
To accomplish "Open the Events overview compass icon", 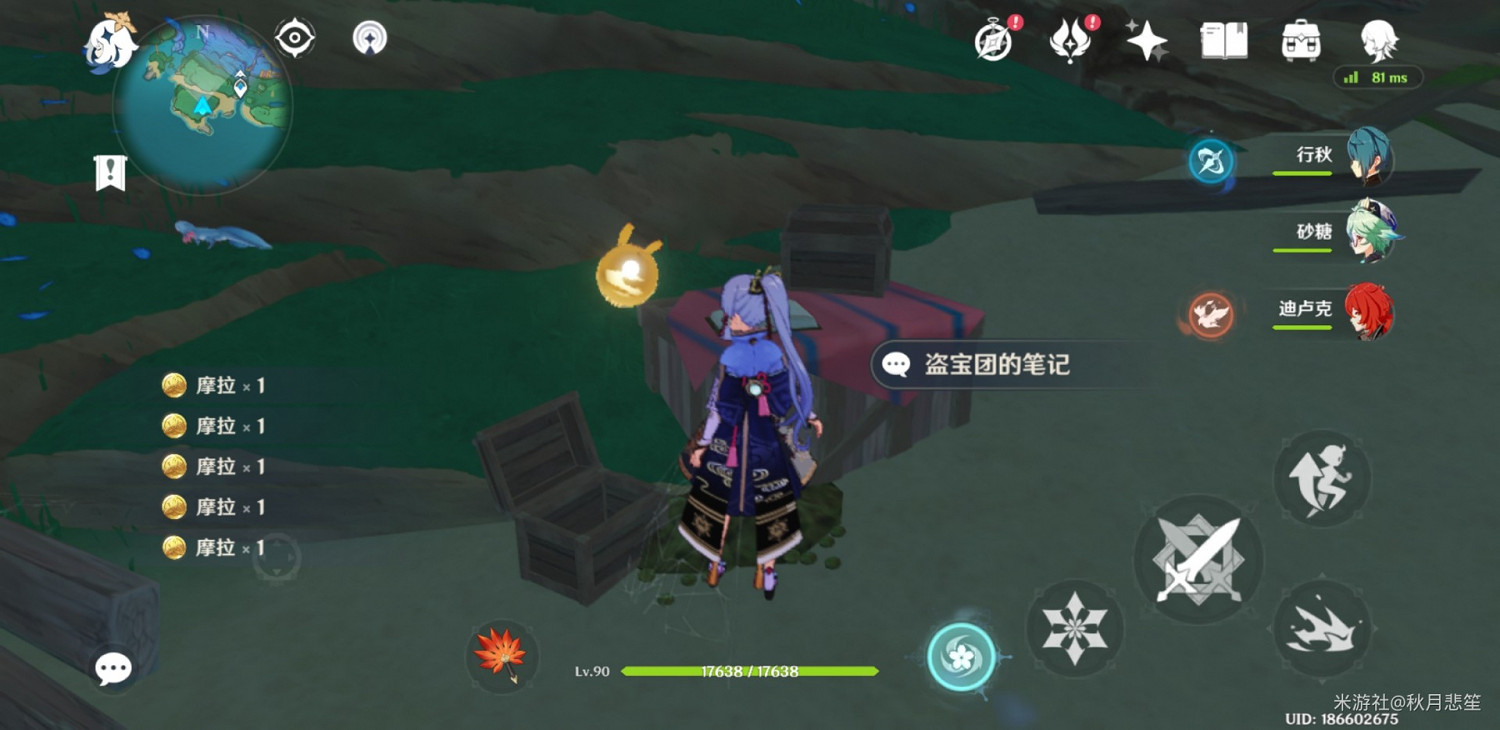I will point(993,40).
